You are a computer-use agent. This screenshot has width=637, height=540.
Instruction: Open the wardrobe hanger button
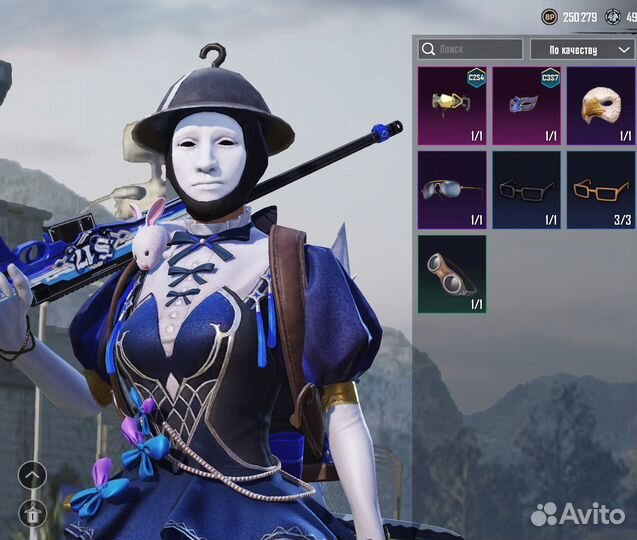click(31, 512)
